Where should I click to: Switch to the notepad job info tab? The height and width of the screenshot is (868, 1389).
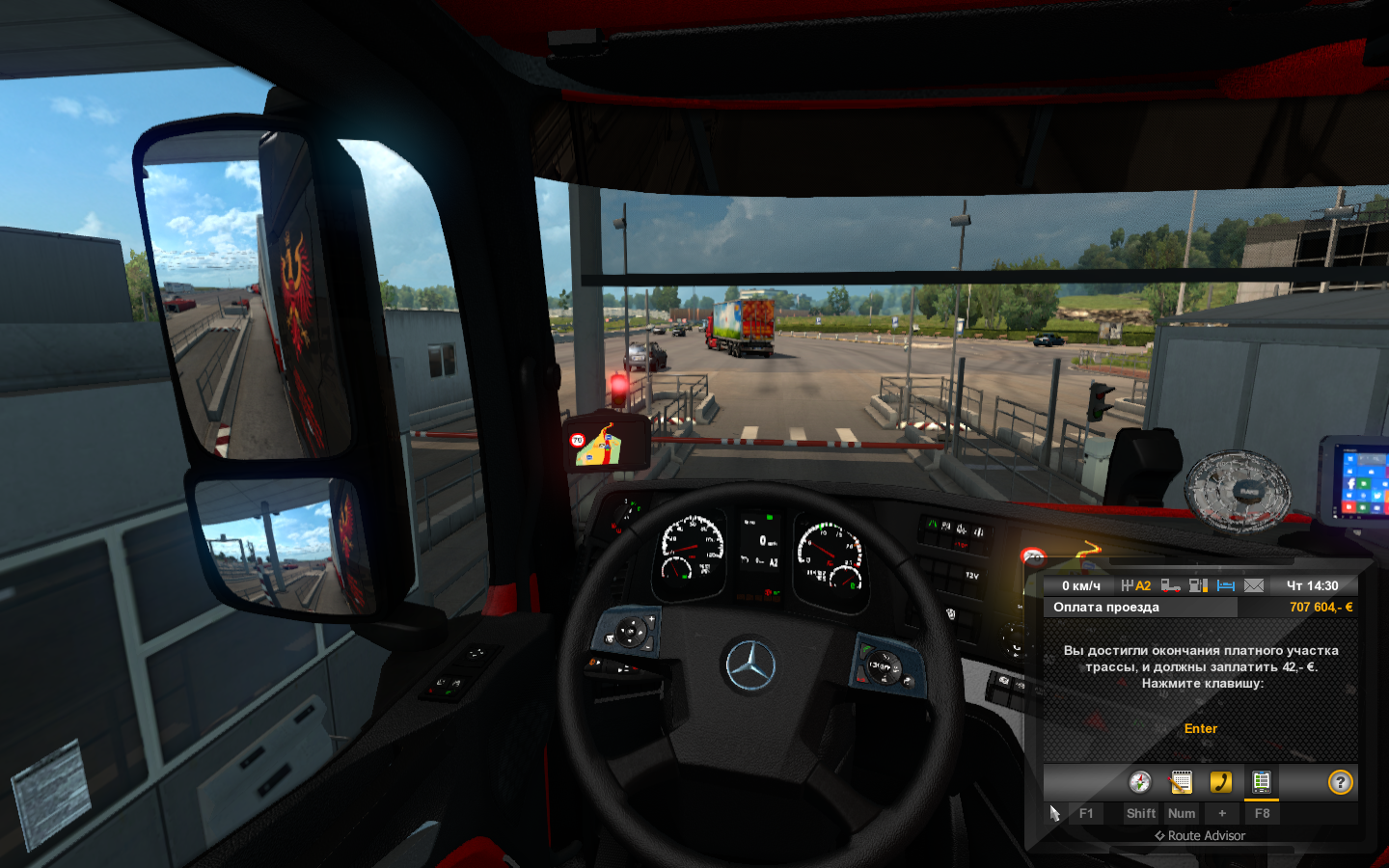tap(1181, 782)
